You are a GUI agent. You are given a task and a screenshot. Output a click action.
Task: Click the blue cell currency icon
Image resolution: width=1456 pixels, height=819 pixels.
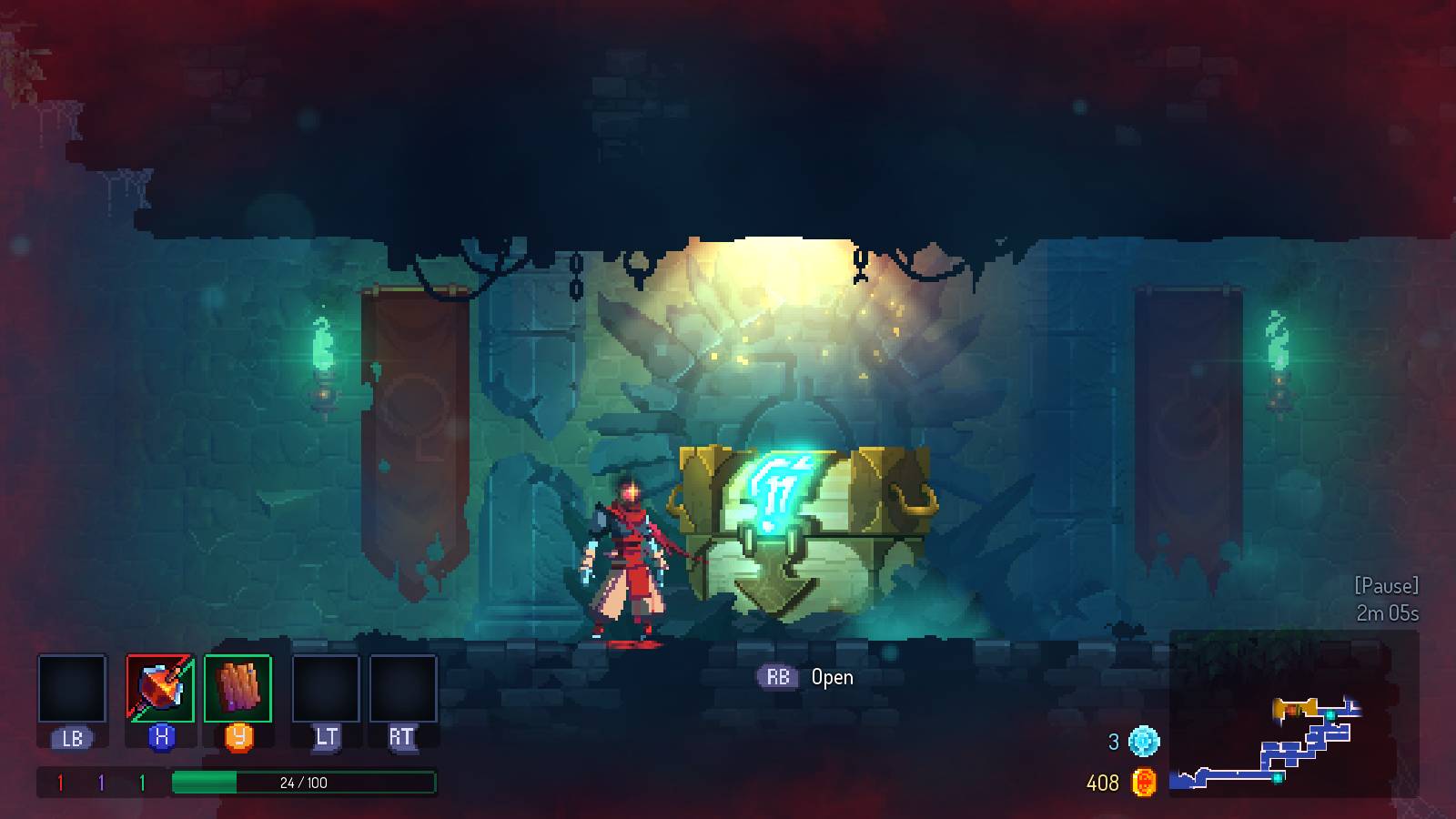[1144, 741]
